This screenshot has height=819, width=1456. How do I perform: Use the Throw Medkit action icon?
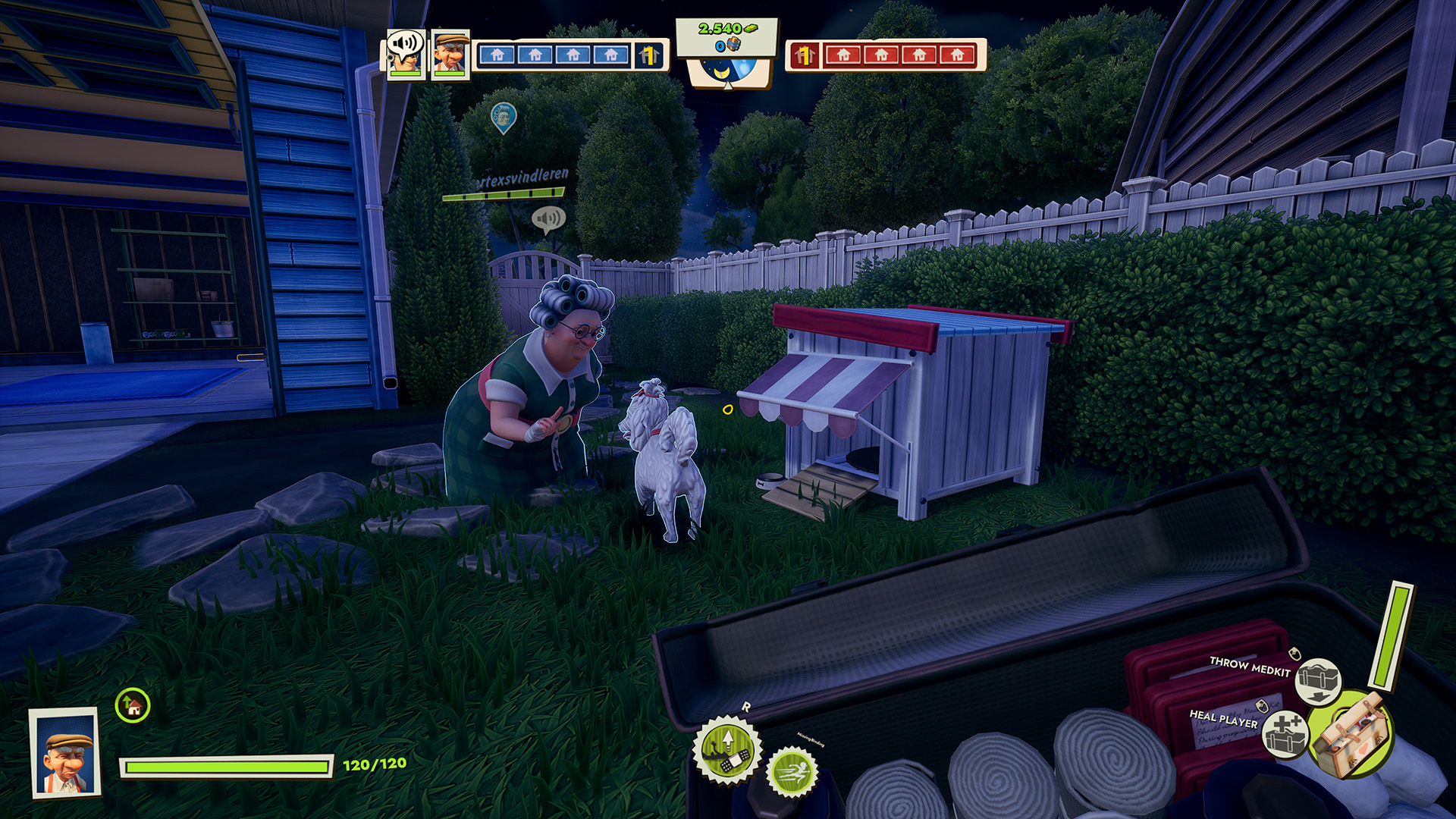pos(1318,679)
